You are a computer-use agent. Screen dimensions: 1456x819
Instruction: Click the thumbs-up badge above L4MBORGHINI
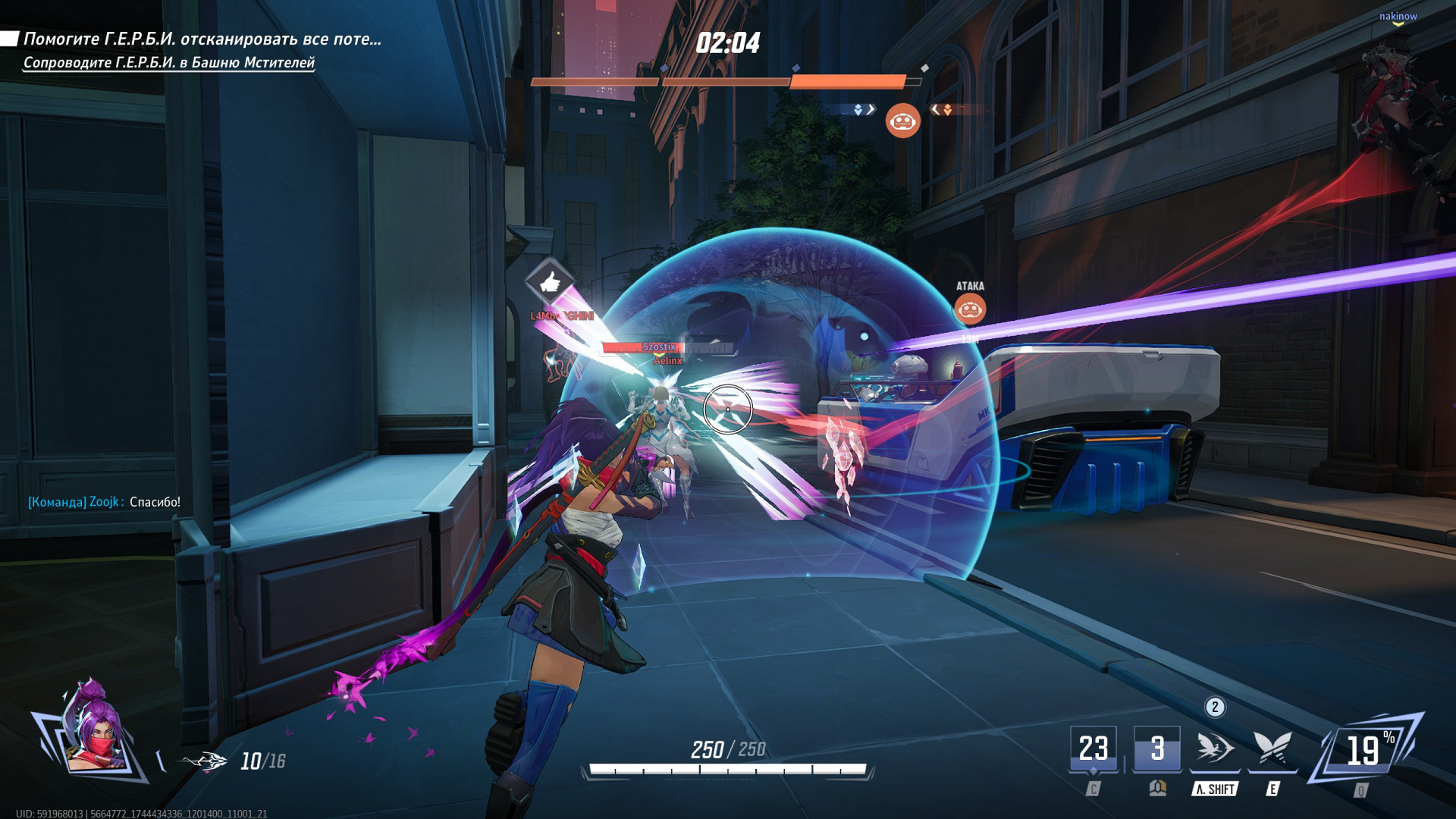(550, 282)
